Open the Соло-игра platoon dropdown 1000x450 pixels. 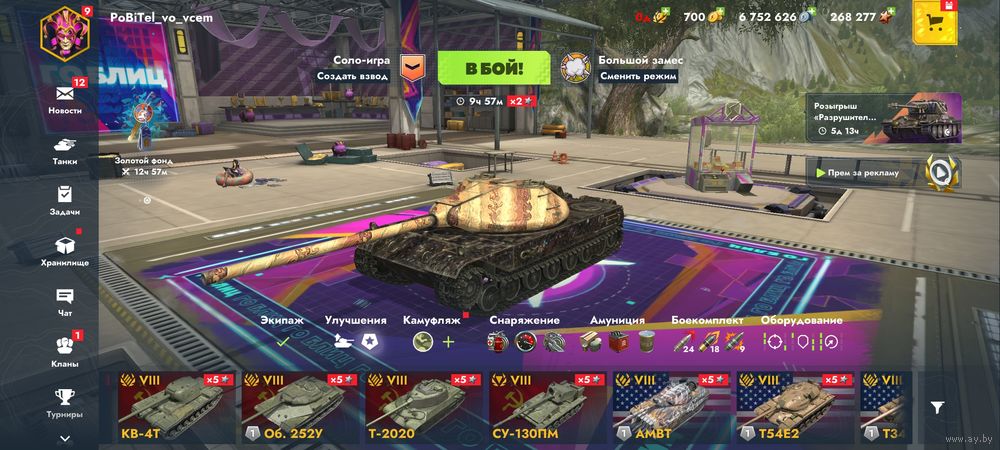tap(412, 67)
